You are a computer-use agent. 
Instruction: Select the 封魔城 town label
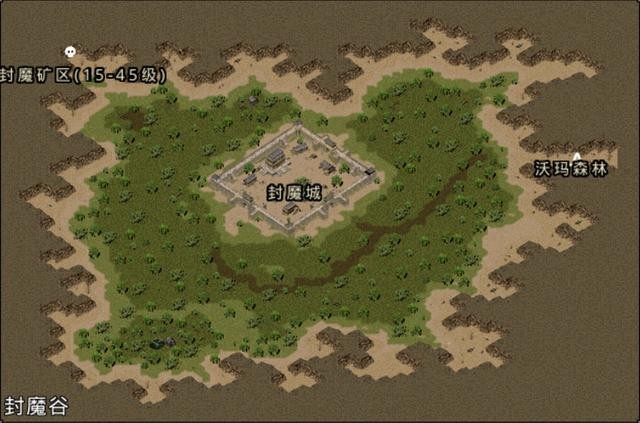pos(294,192)
